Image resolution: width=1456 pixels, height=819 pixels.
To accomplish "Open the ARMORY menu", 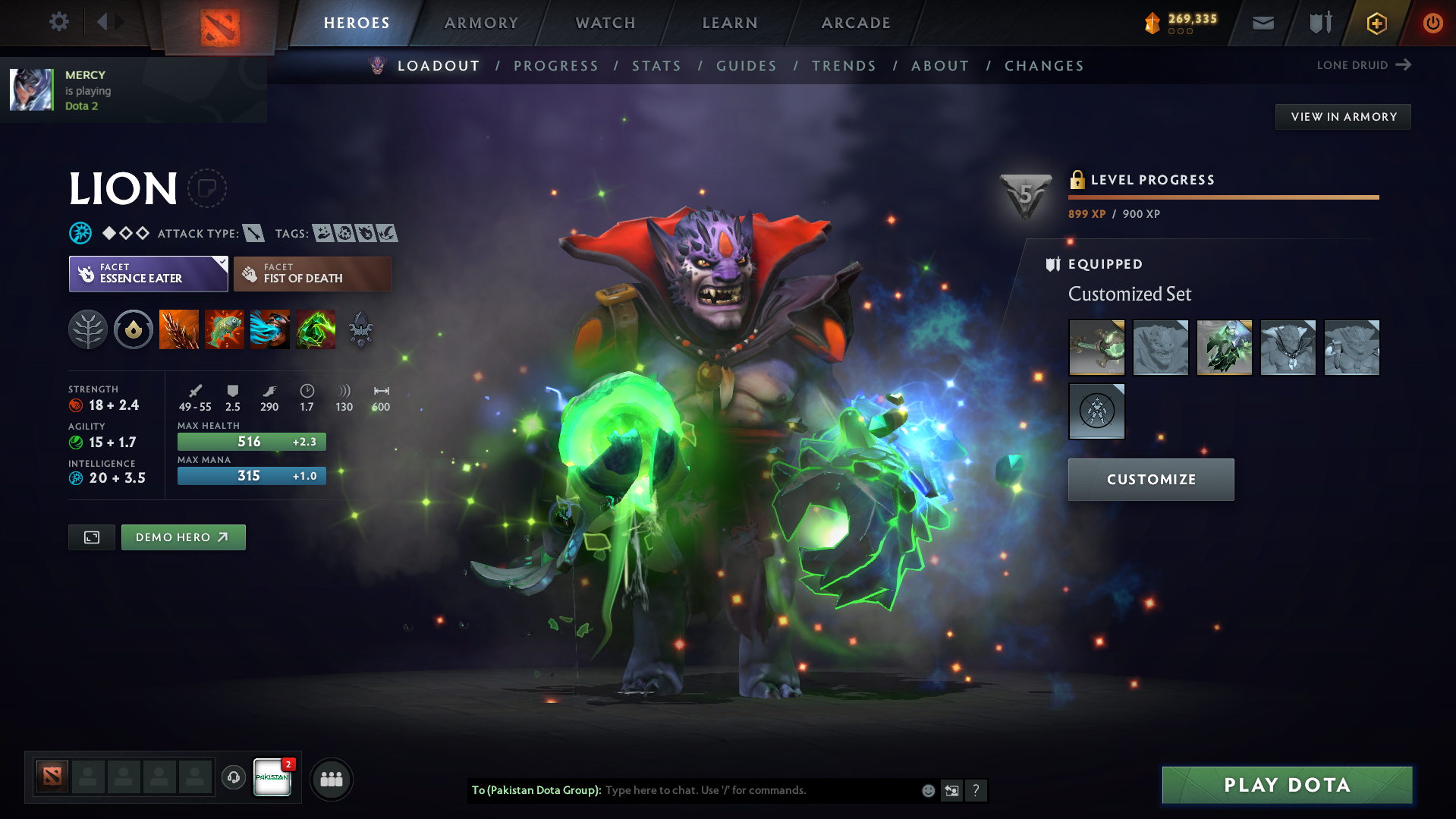I will (x=480, y=23).
